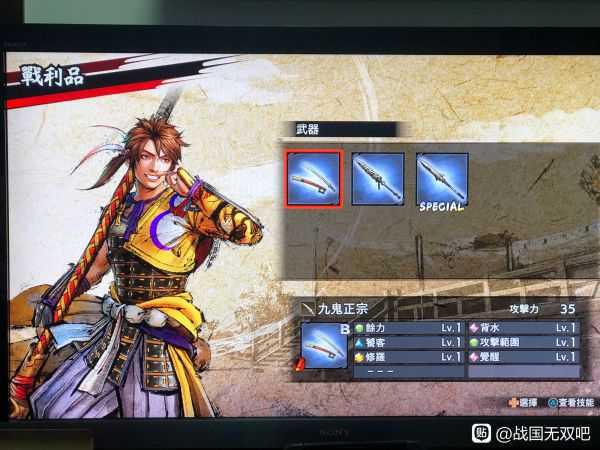This screenshot has height=450, width=600.
Task: Select the highlighted katana weapon reward
Action: pos(314,179)
